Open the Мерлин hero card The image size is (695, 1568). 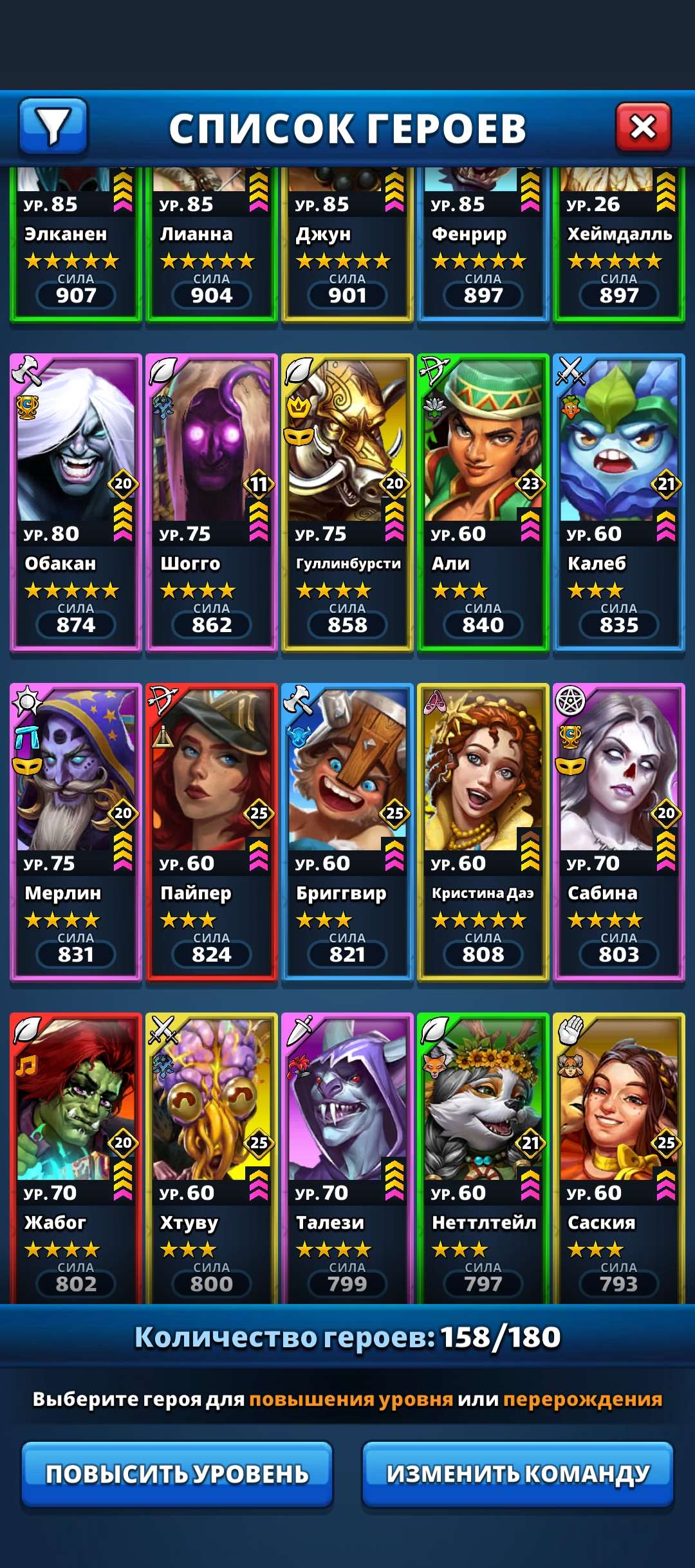click(x=76, y=832)
